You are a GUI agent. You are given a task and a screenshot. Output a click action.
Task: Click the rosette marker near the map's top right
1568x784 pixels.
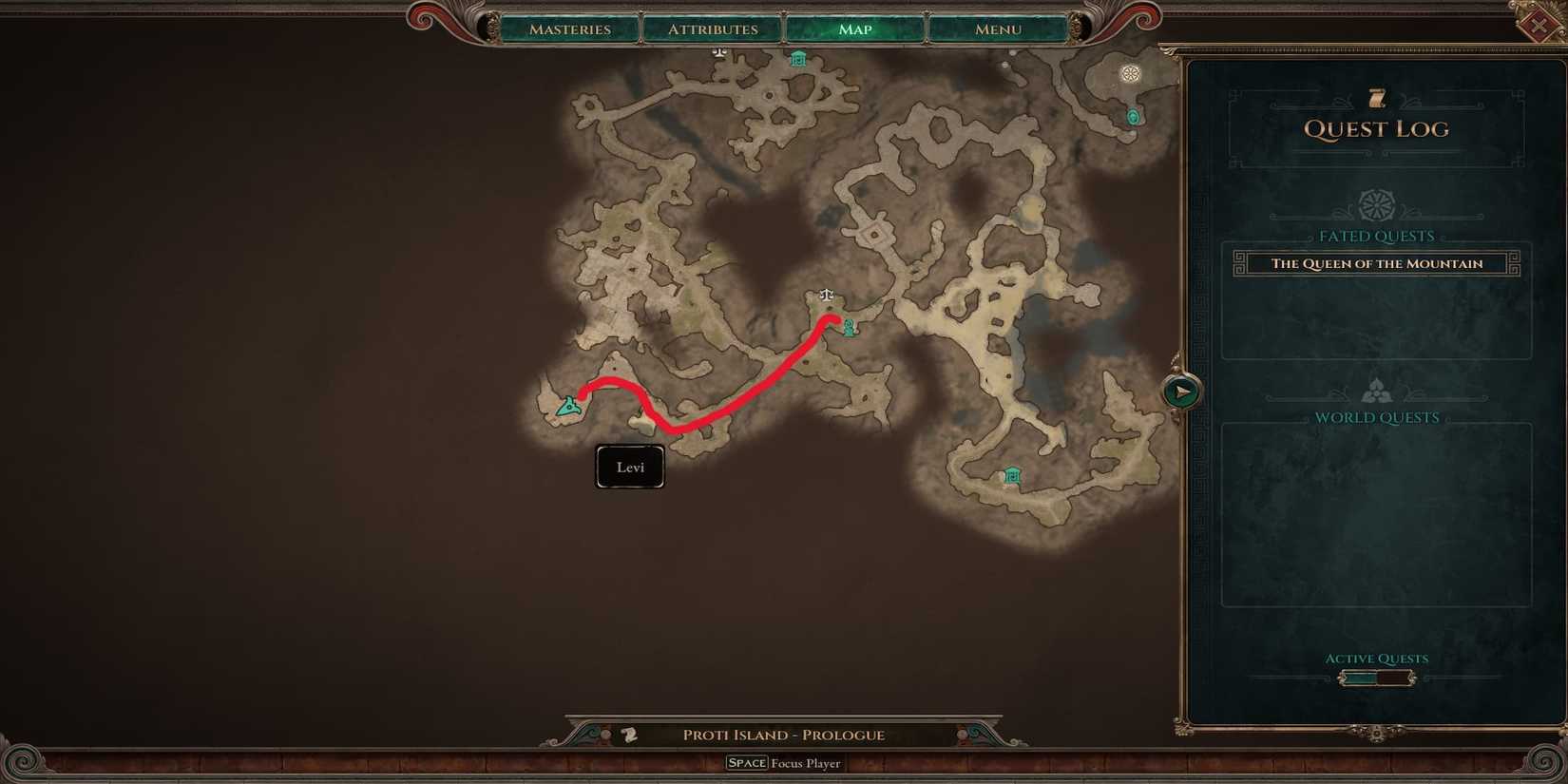tap(1130, 73)
